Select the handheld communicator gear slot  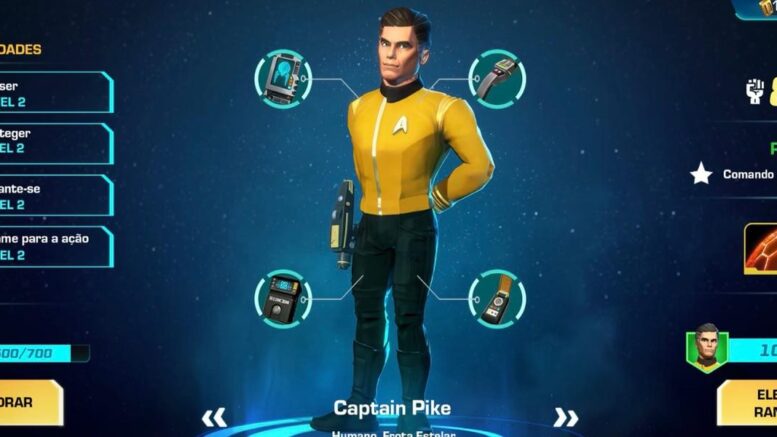point(497,298)
